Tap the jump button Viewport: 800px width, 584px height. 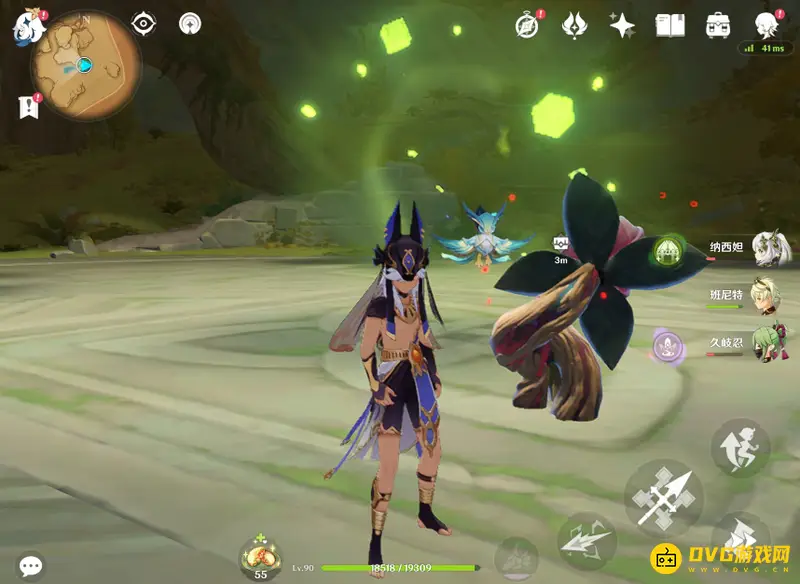click(x=740, y=448)
